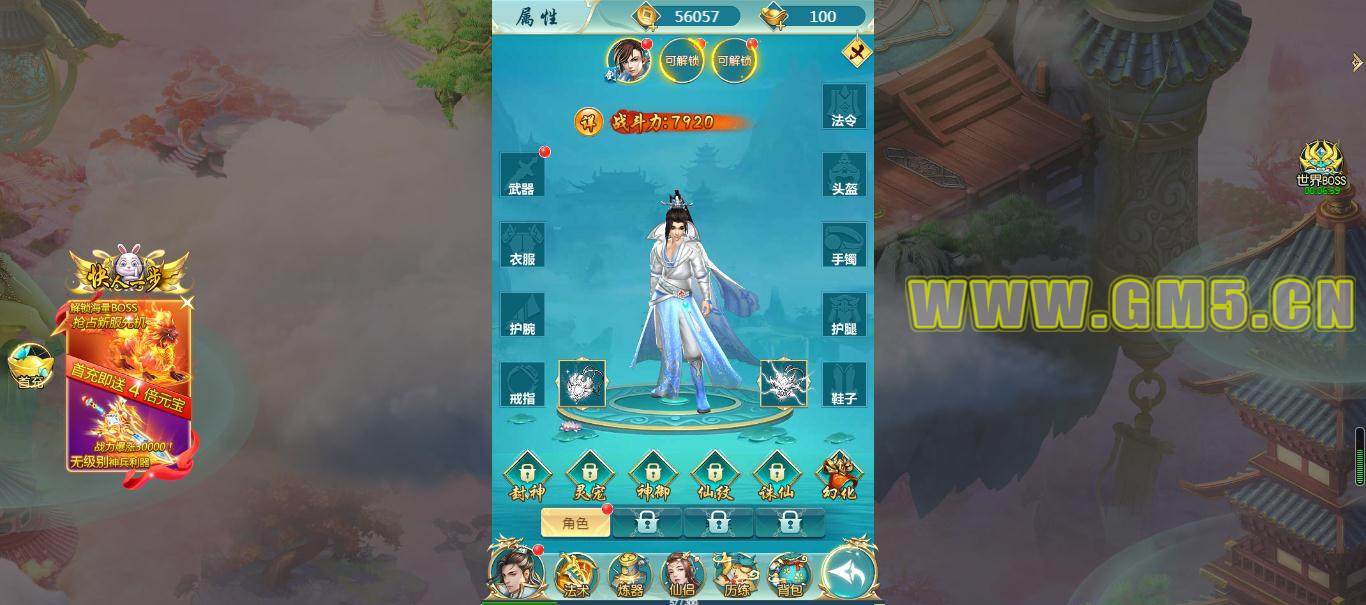The height and width of the screenshot is (605, 1366).
Task: Open the 法术 spells menu
Action: pos(576,575)
